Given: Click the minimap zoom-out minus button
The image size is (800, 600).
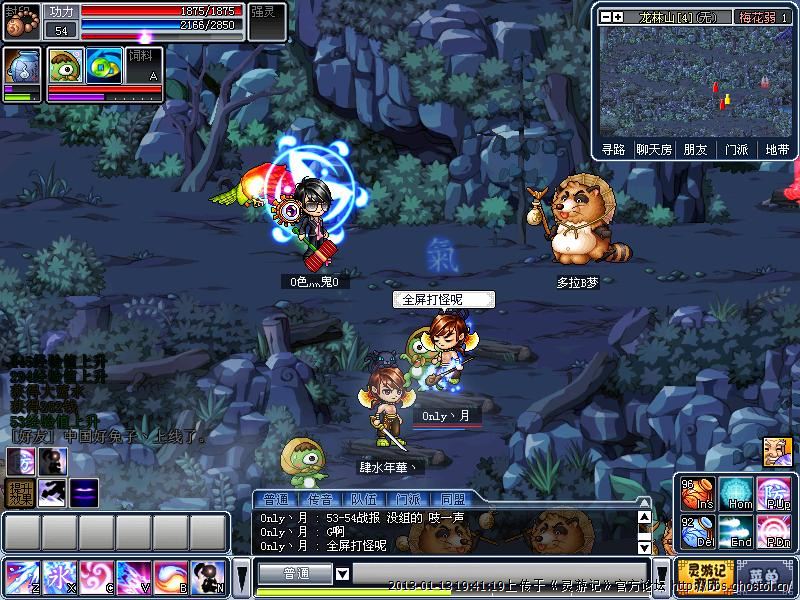Looking at the screenshot, I should click(x=606, y=17).
